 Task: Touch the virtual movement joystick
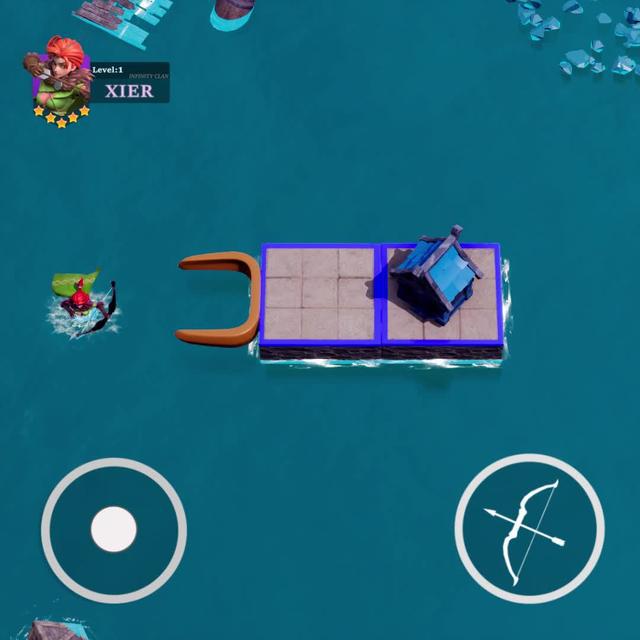click(x=113, y=529)
